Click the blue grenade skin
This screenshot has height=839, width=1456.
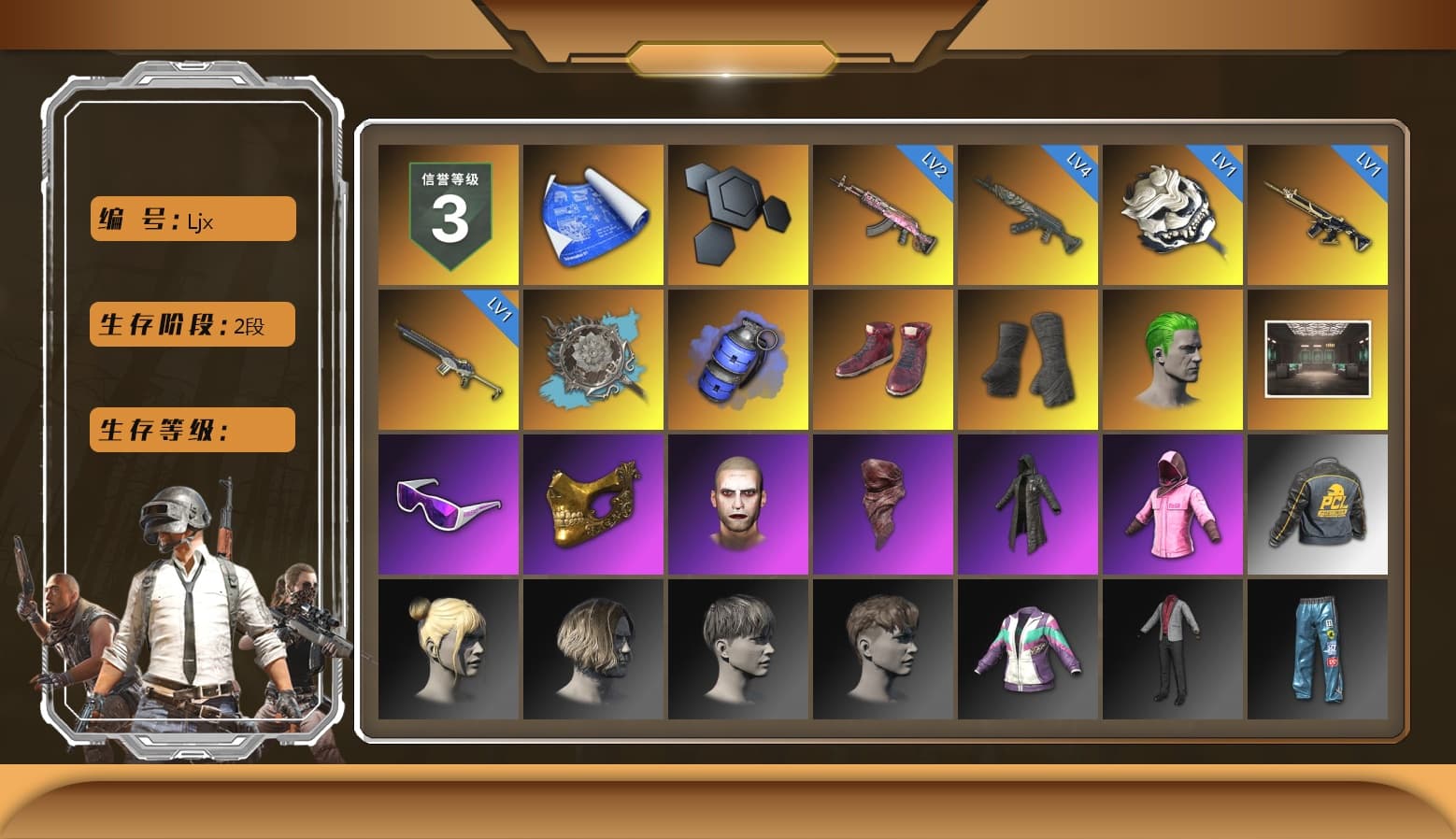tap(738, 358)
